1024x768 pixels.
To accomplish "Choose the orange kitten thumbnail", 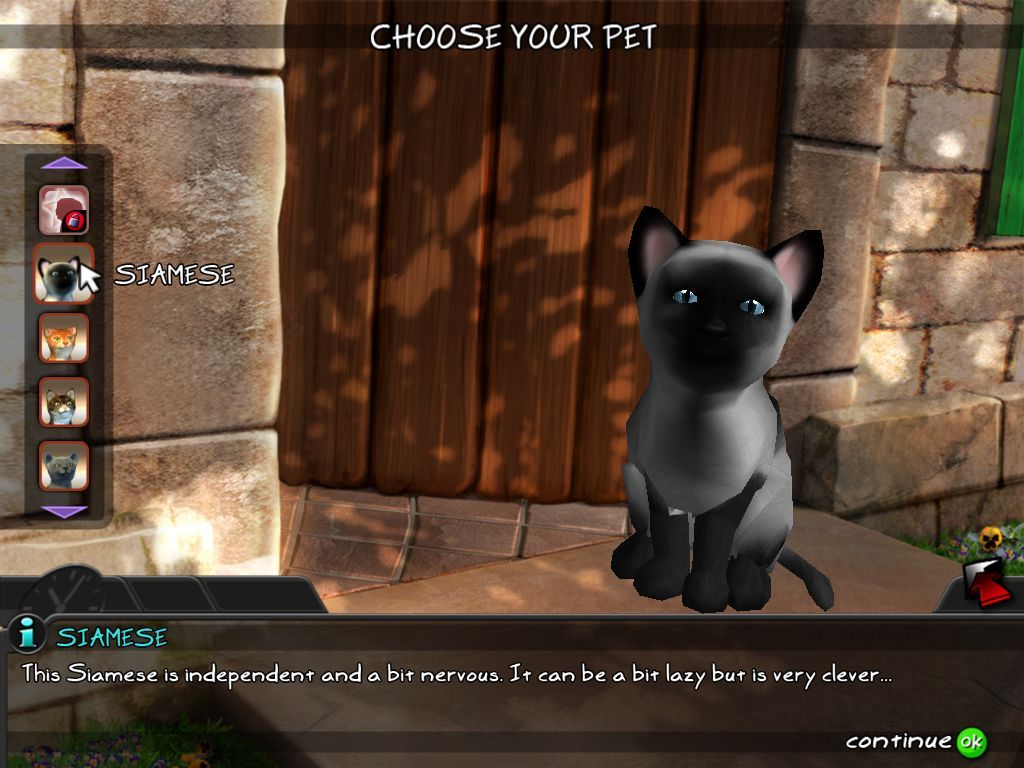I will pyautogui.click(x=64, y=338).
